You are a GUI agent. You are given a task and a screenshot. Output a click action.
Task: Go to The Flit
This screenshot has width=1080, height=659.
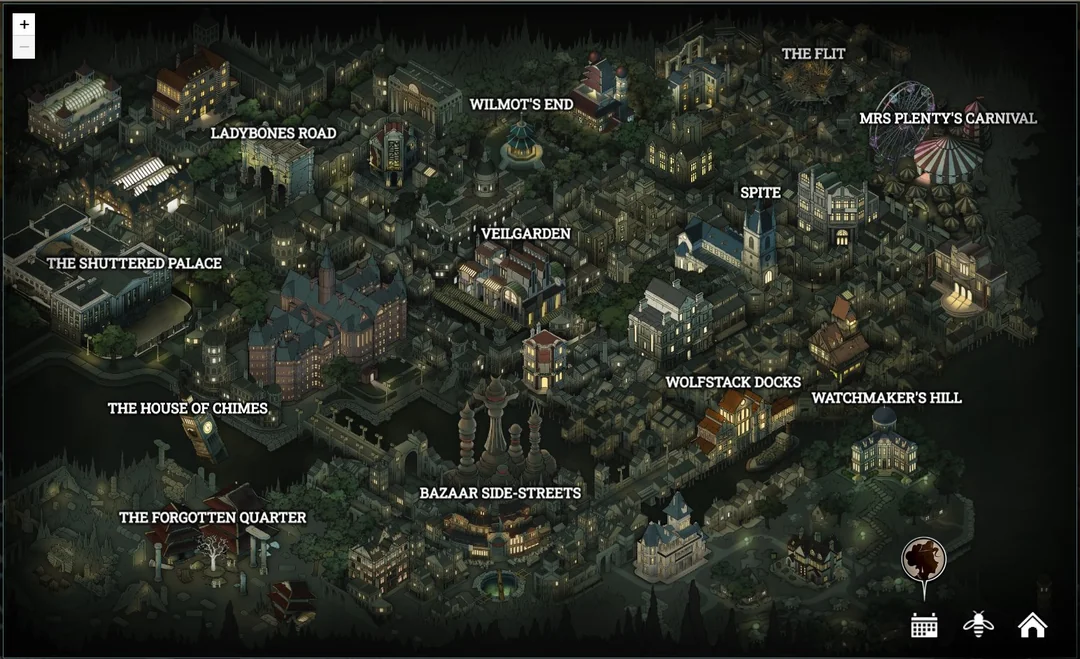click(813, 54)
